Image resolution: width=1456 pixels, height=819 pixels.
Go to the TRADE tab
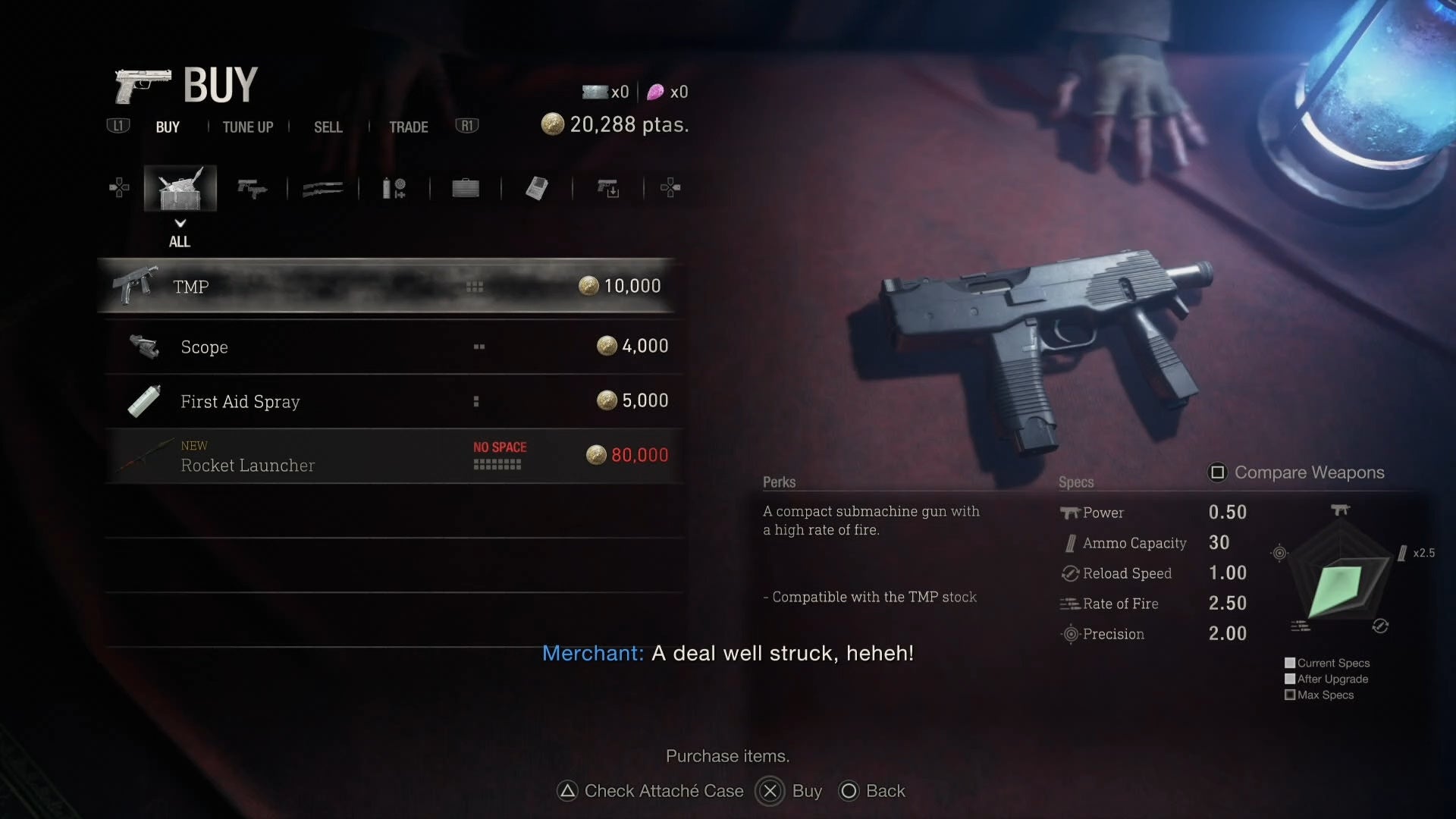pyautogui.click(x=408, y=127)
